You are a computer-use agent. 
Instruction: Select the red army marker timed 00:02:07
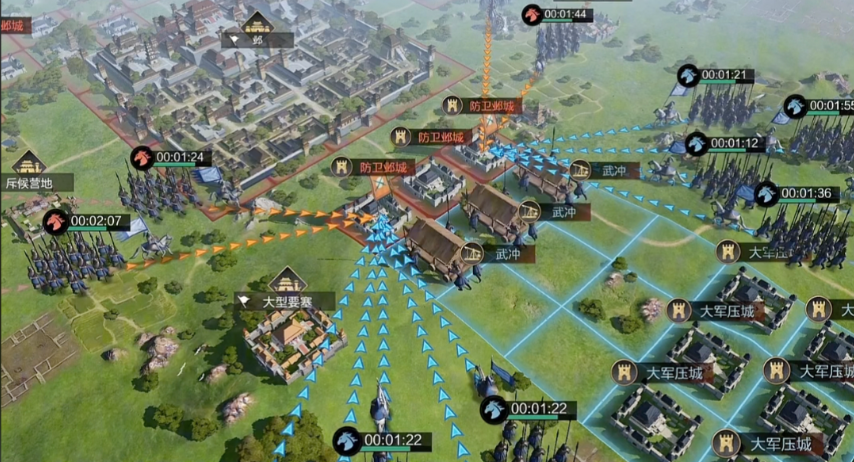coord(57,221)
